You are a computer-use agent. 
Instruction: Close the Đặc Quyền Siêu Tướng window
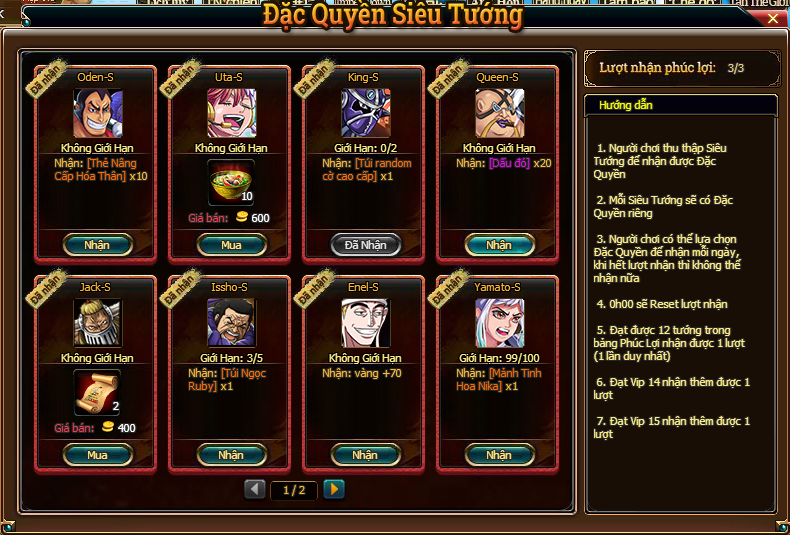773,18
